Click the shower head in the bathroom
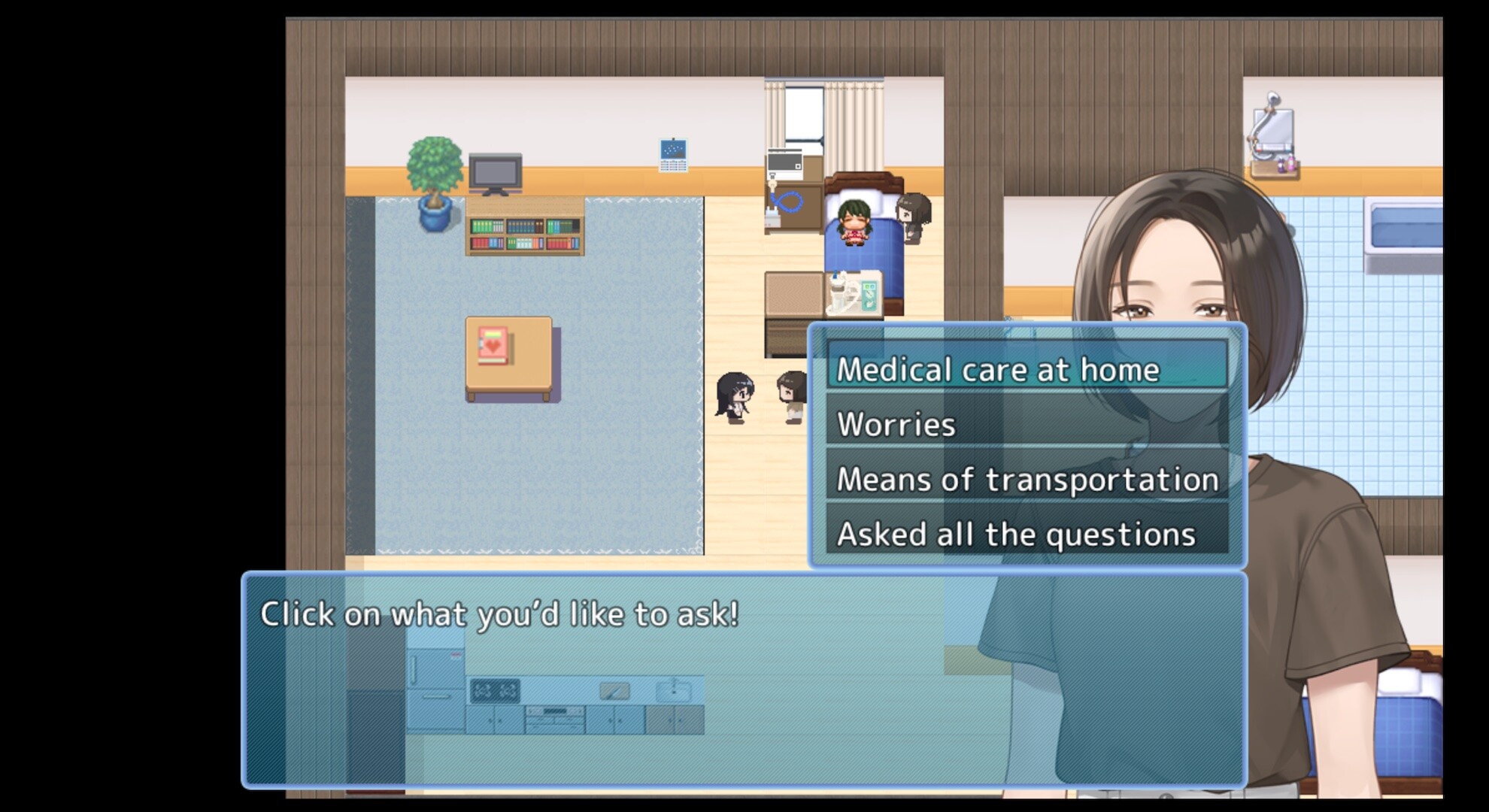The width and height of the screenshot is (1489, 812). 1274,98
